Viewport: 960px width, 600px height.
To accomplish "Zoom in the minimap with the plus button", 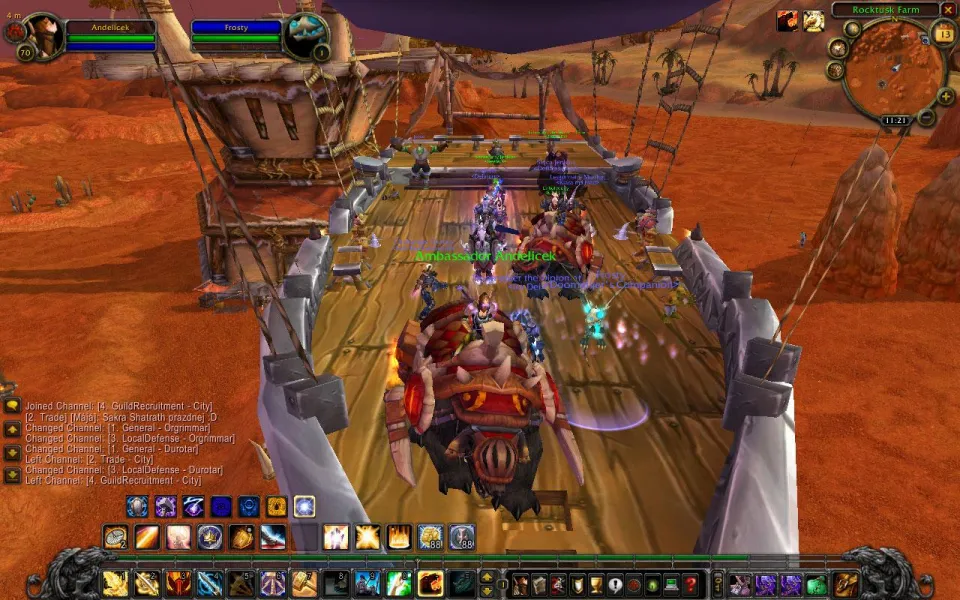I will pos(945,97).
